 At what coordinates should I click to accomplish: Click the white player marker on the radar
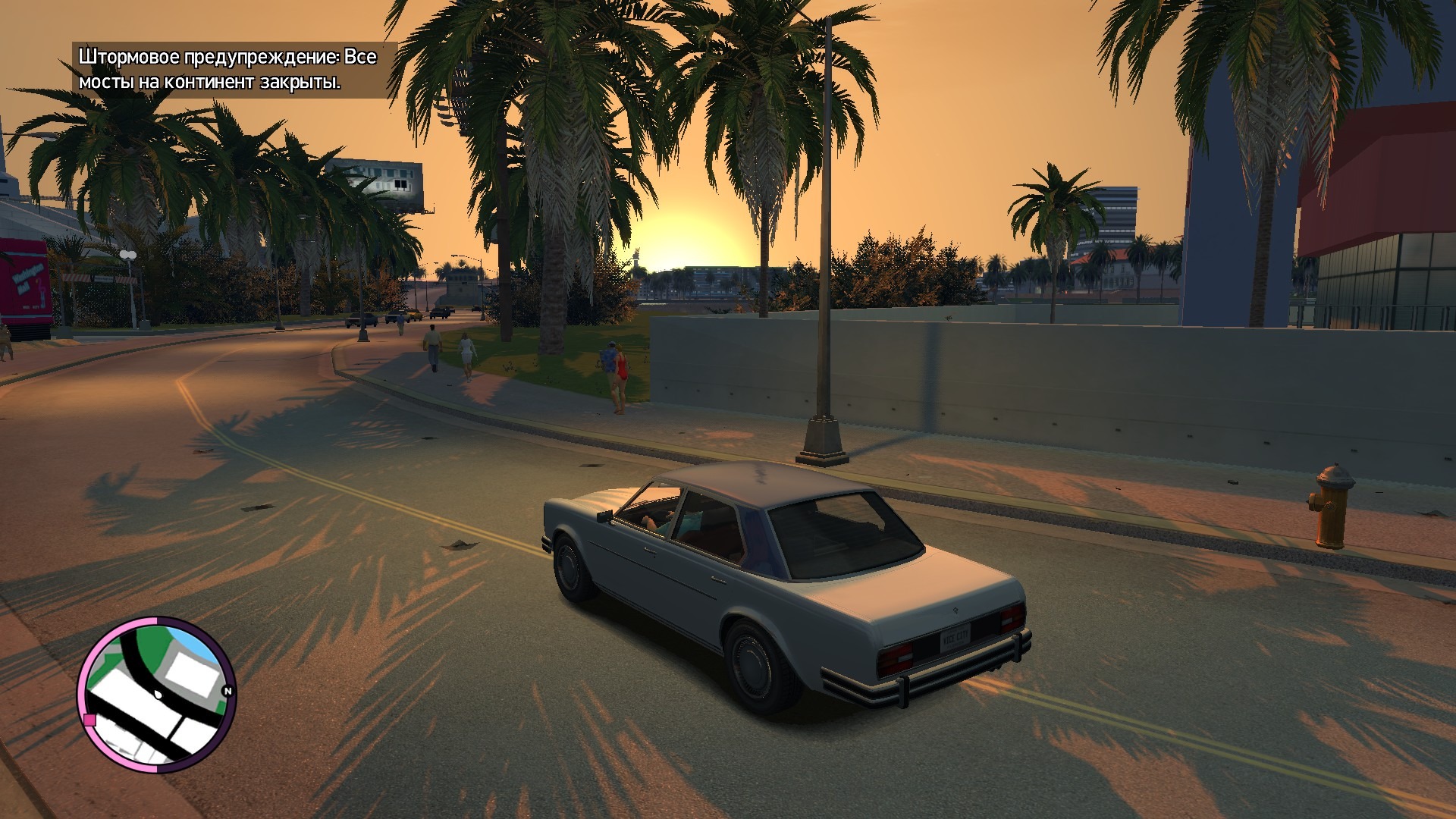pyautogui.click(x=158, y=695)
